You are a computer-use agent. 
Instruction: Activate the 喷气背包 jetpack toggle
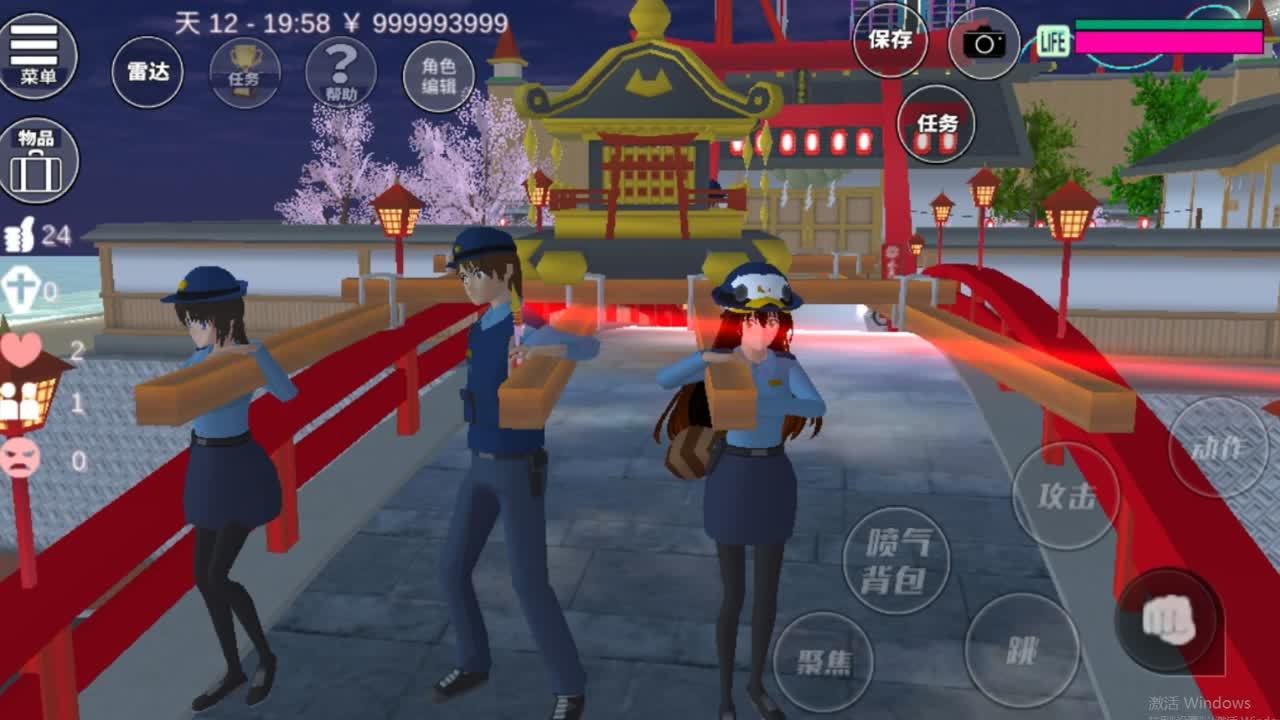(x=897, y=560)
